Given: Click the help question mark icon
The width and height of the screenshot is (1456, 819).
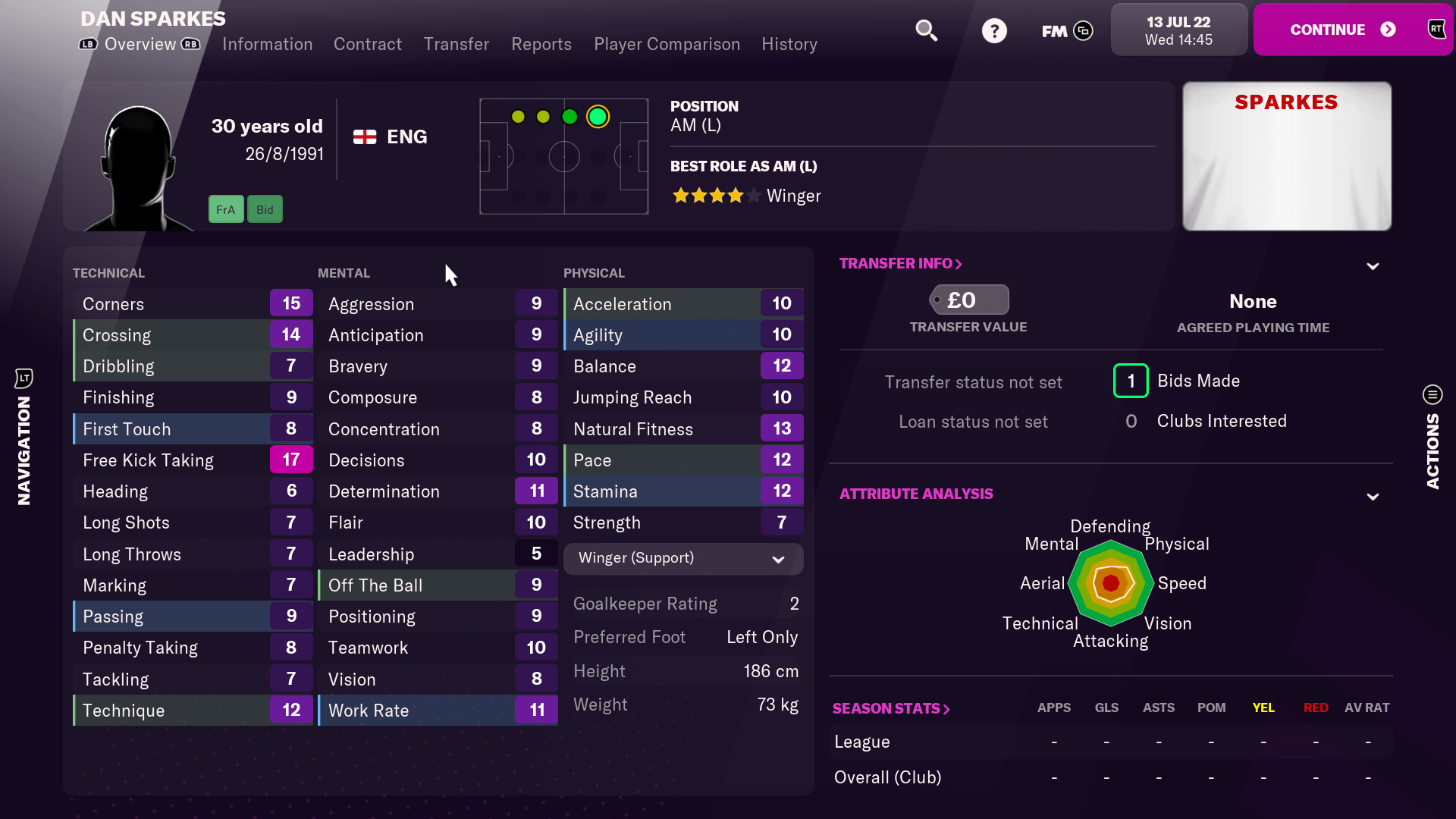Looking at the screenshot, I should 994,30.
